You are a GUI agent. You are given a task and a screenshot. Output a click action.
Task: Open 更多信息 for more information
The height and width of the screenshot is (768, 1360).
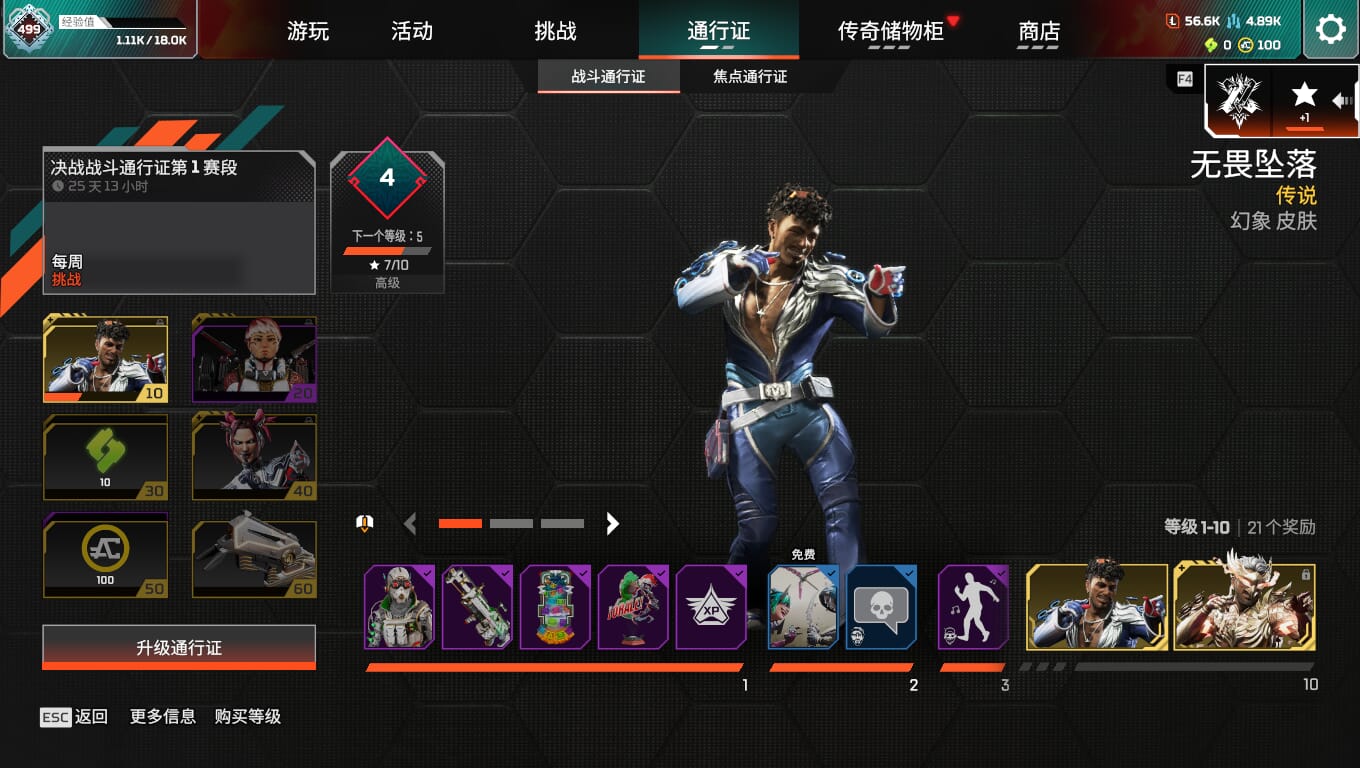162,716
